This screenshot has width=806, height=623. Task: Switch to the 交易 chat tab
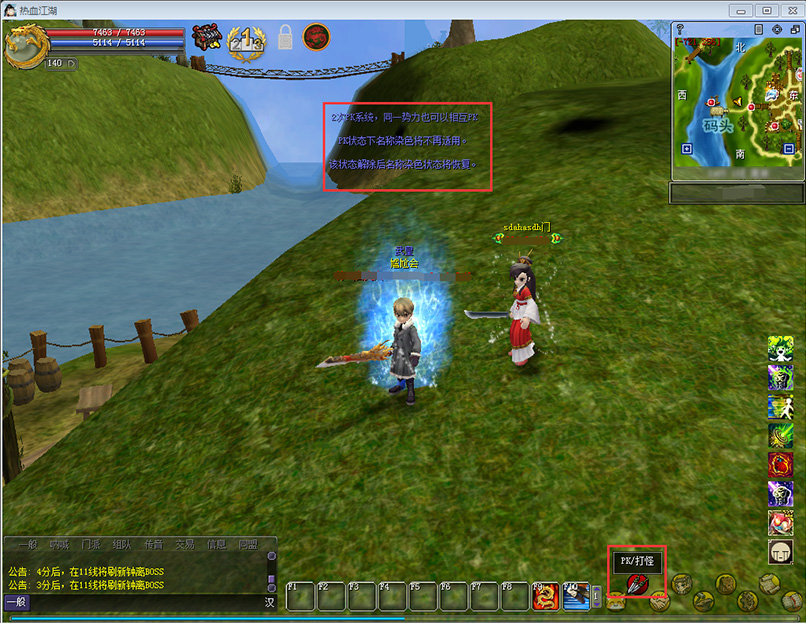184,545
